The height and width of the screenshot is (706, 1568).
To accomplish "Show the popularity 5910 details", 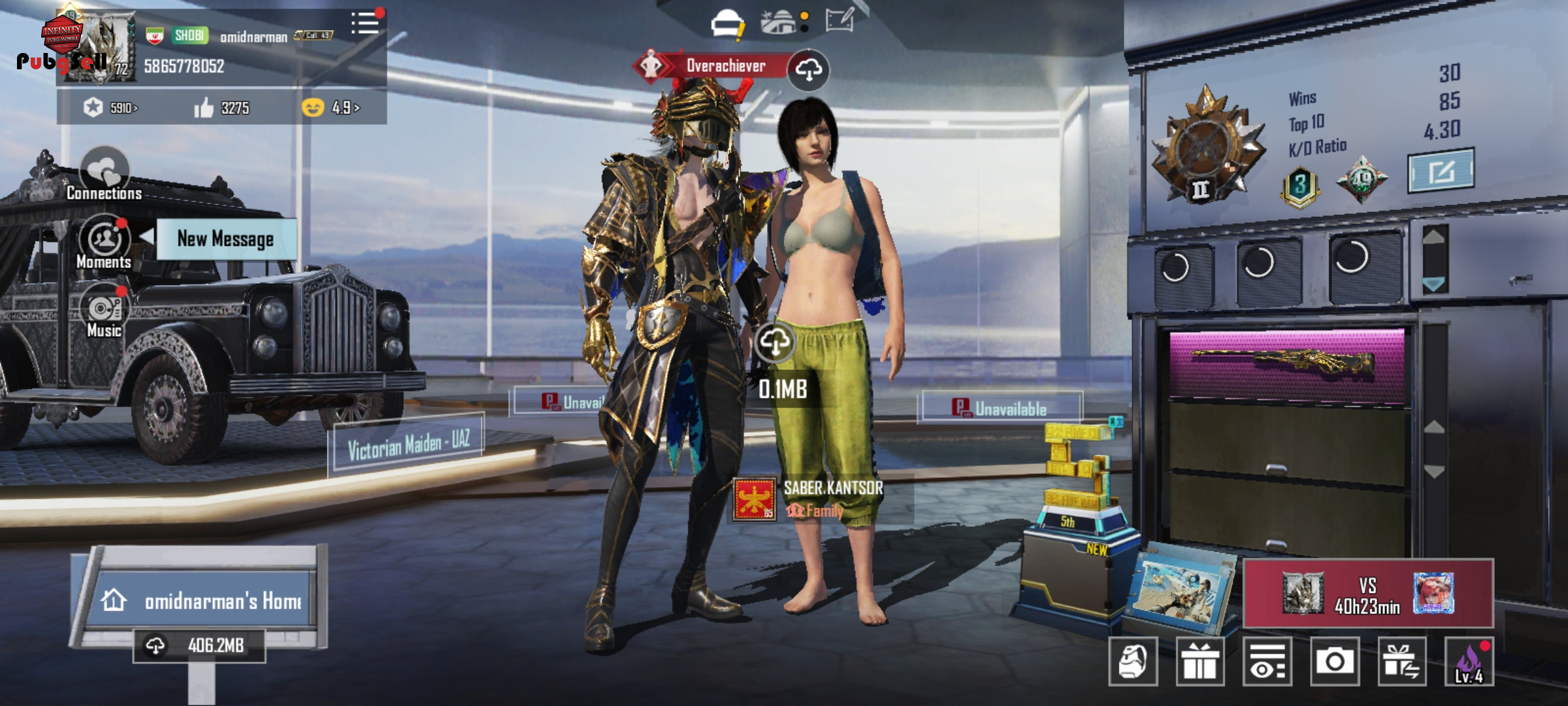I will [112, 108].
